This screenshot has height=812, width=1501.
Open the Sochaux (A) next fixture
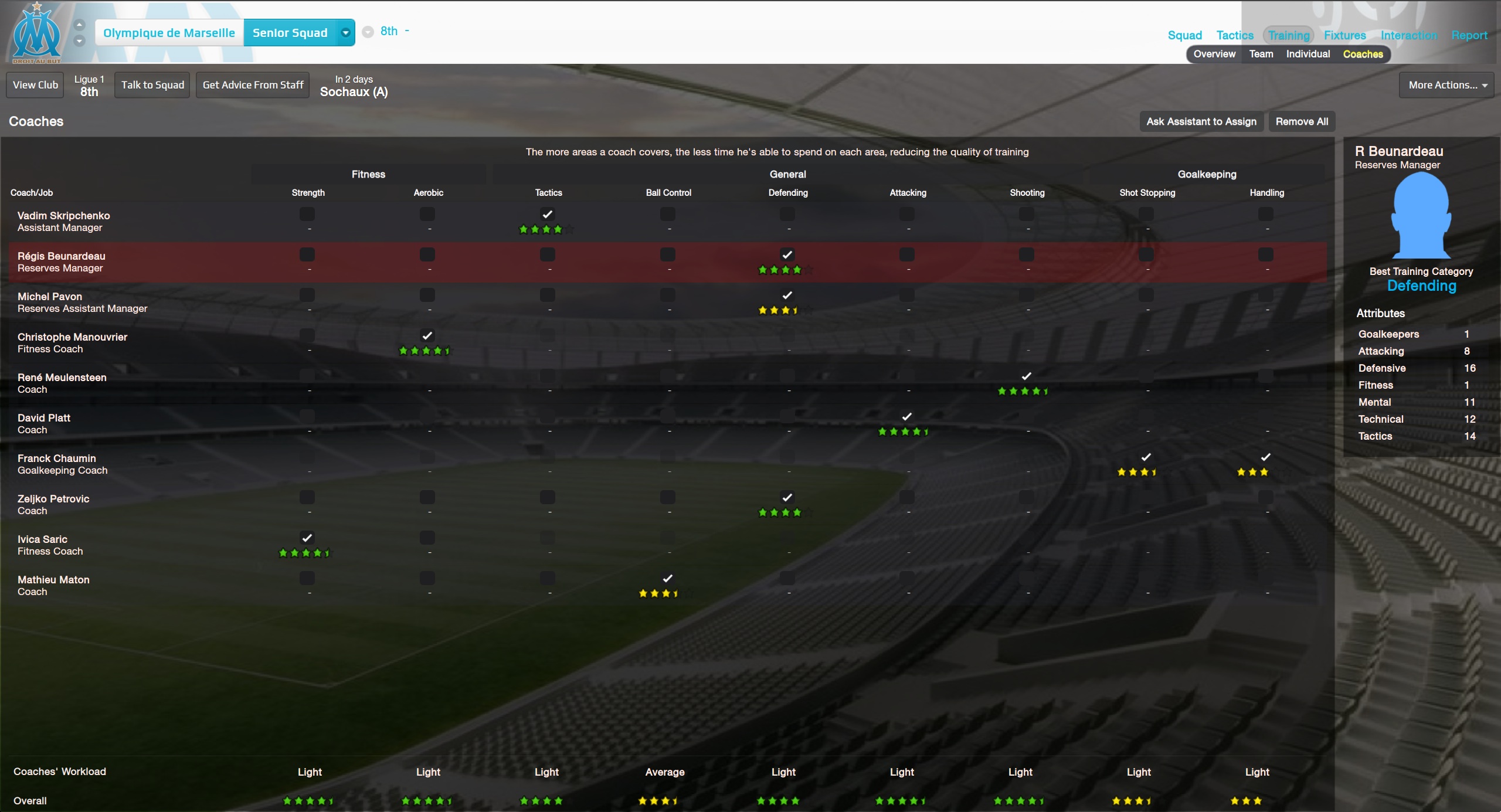pos(354,91)
